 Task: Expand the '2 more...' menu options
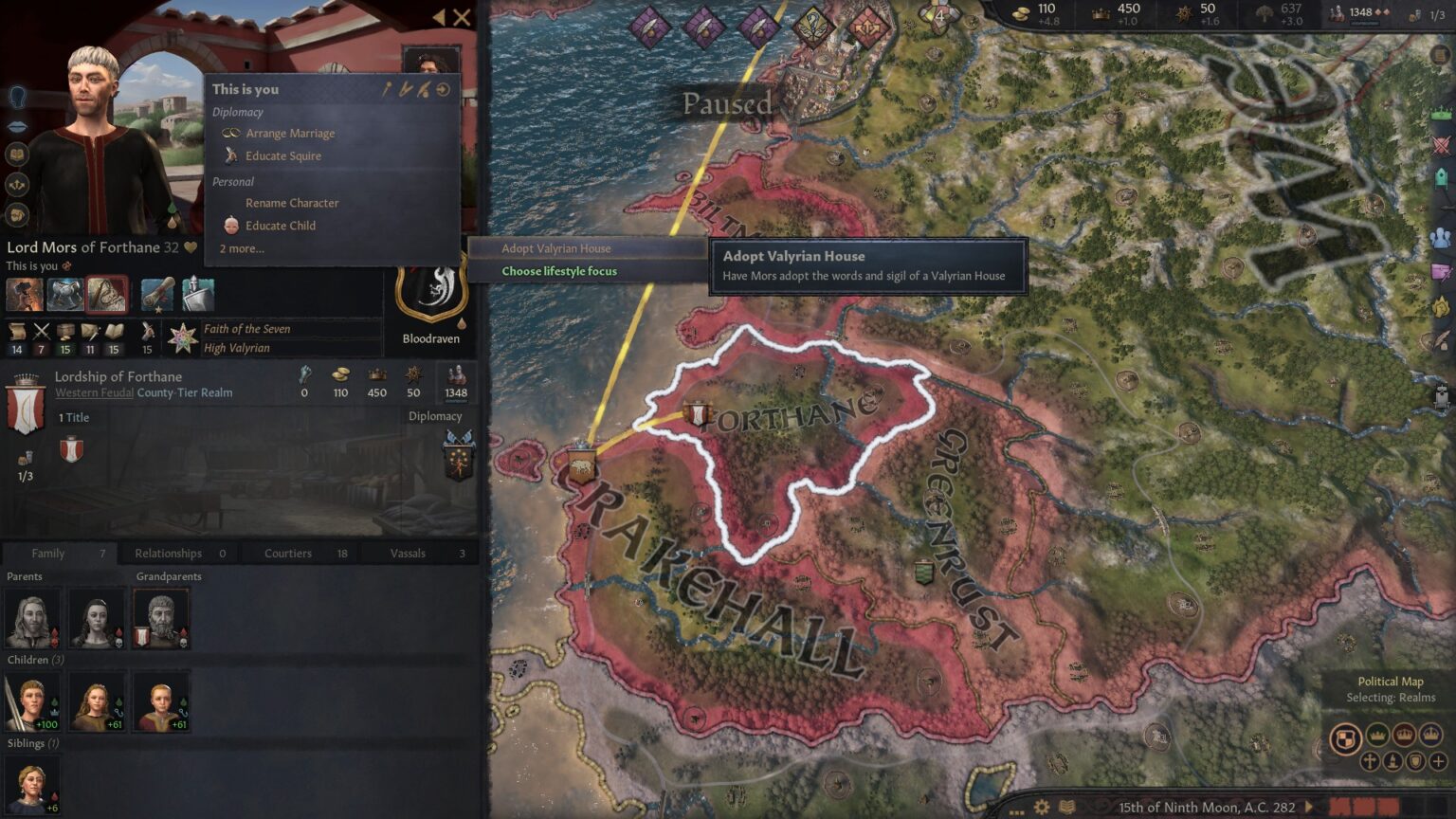240,248
